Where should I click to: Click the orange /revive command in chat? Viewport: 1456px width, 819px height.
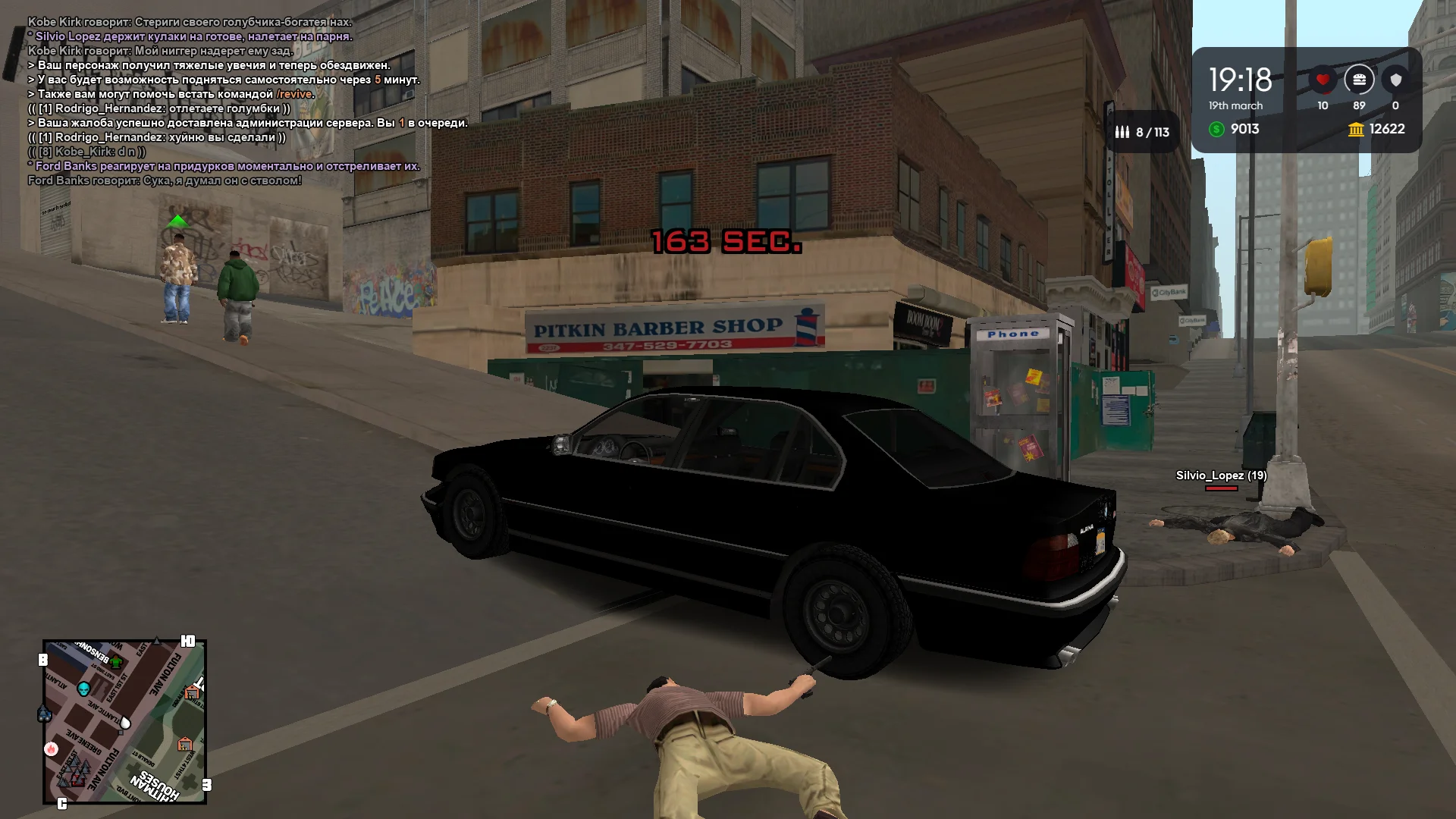pyautogui.click(x=295, y=94)
